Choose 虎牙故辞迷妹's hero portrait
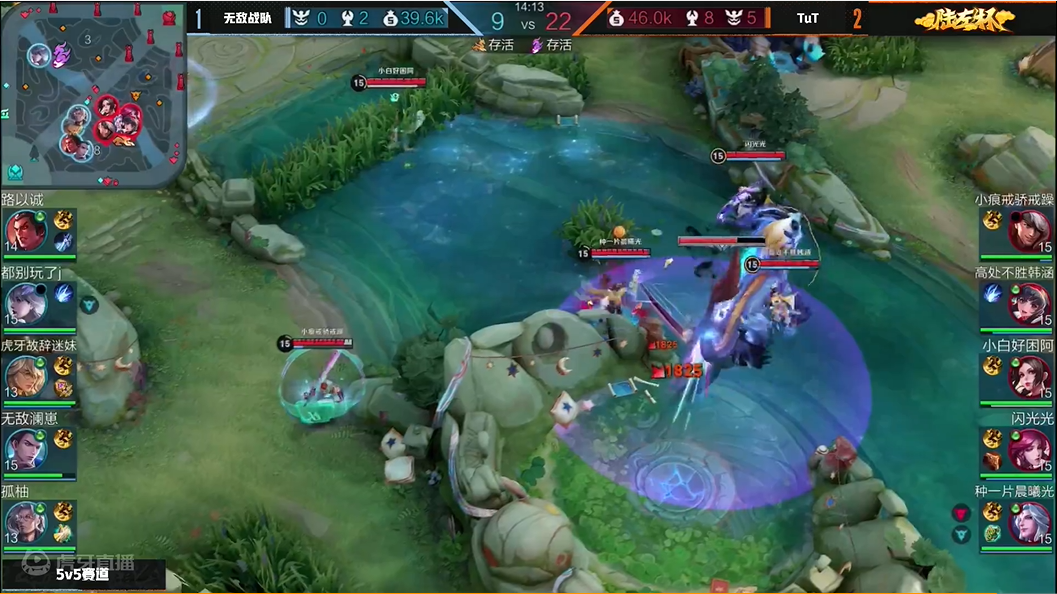 pos(26,375)
